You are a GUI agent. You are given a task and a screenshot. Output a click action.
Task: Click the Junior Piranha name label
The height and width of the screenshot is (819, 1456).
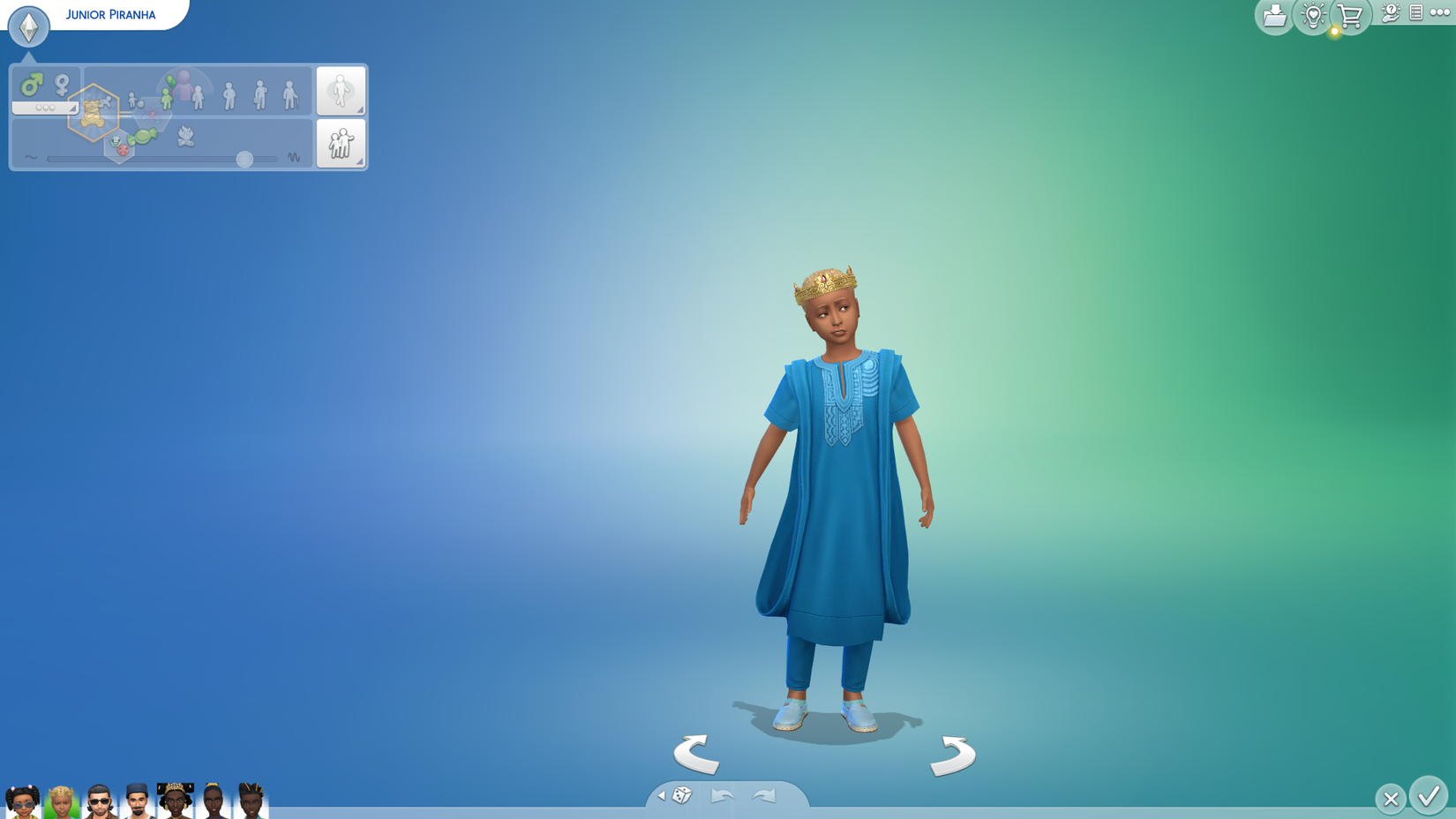pos(110,14)
